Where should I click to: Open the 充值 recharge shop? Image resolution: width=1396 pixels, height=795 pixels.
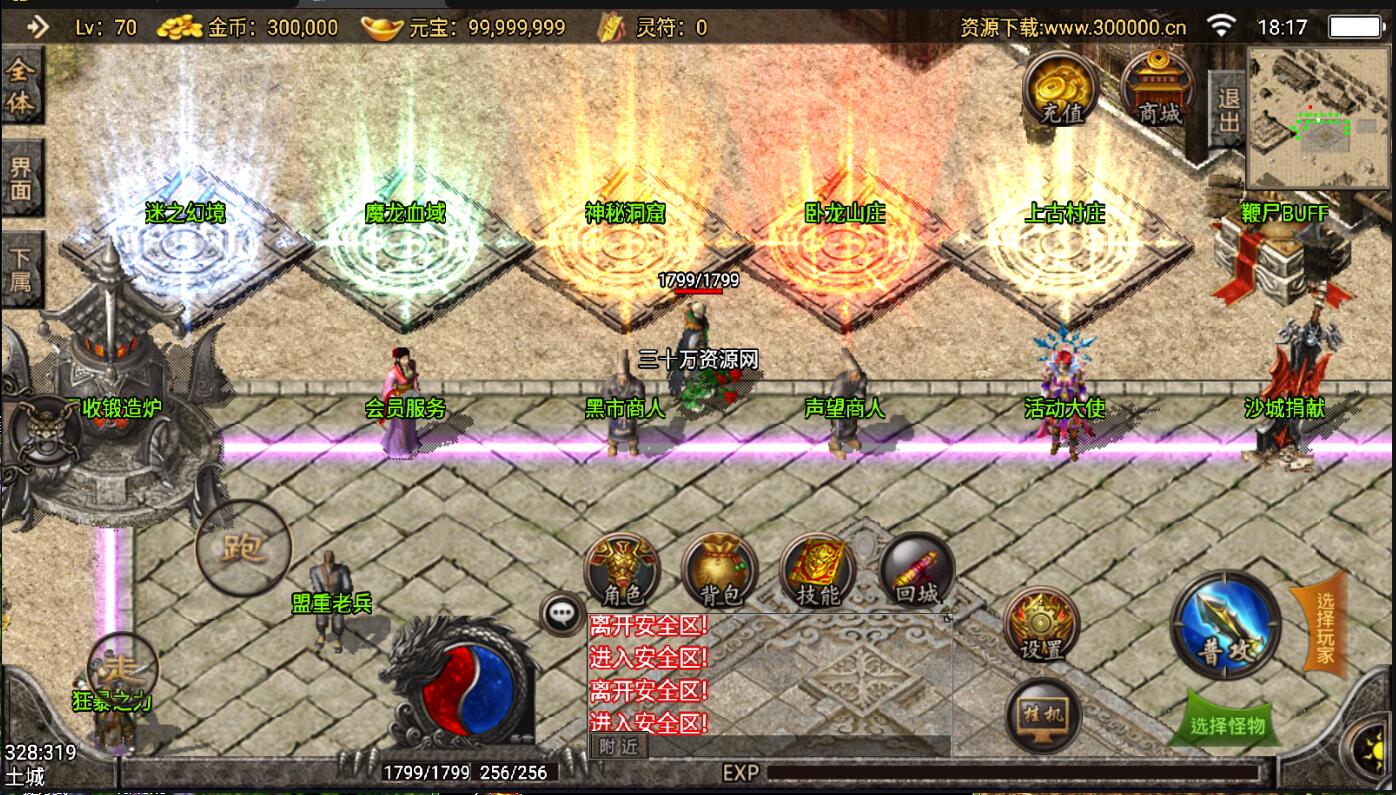click(1060, 89)
